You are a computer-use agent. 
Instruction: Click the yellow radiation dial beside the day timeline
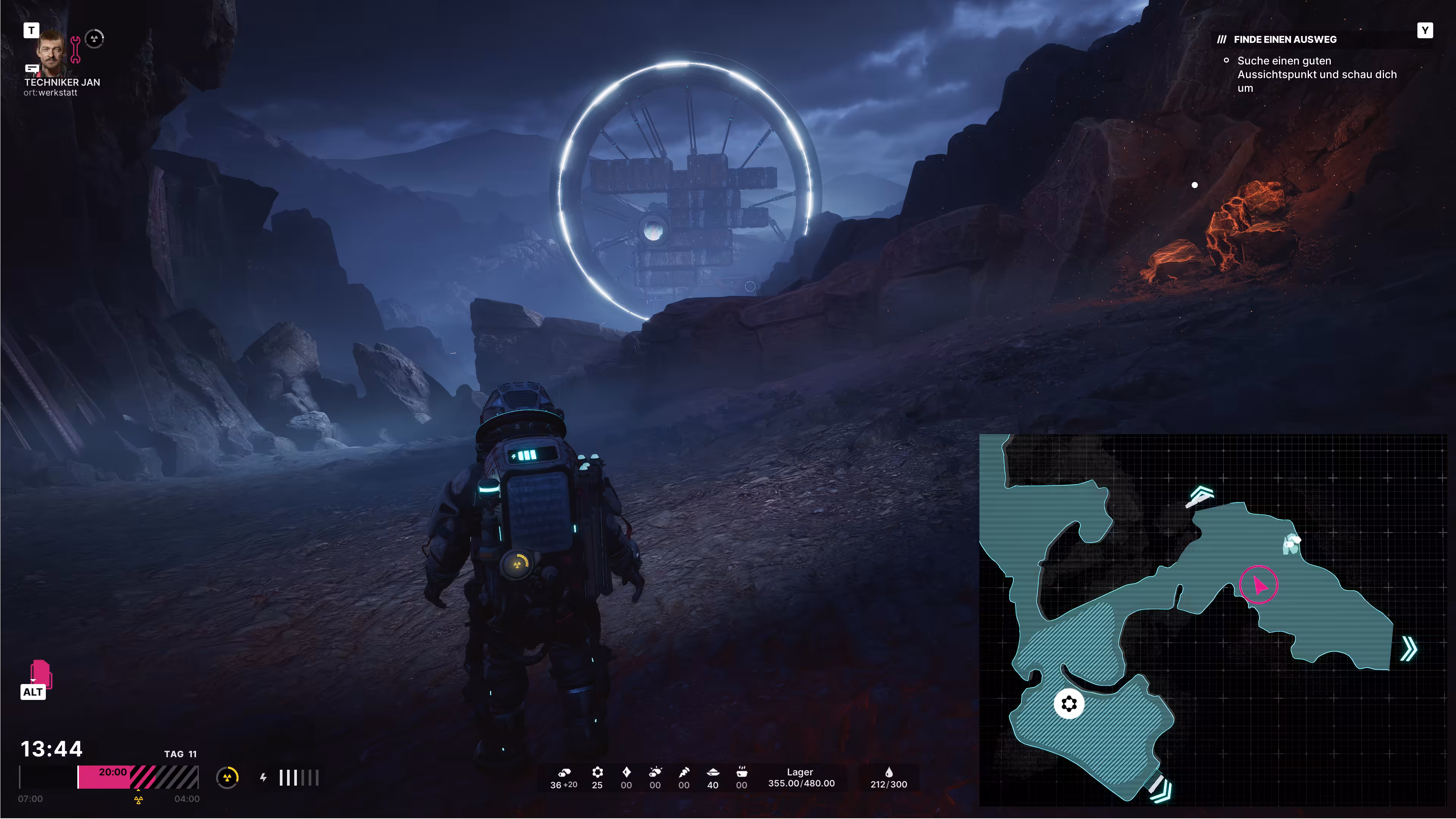click(227, 778)
